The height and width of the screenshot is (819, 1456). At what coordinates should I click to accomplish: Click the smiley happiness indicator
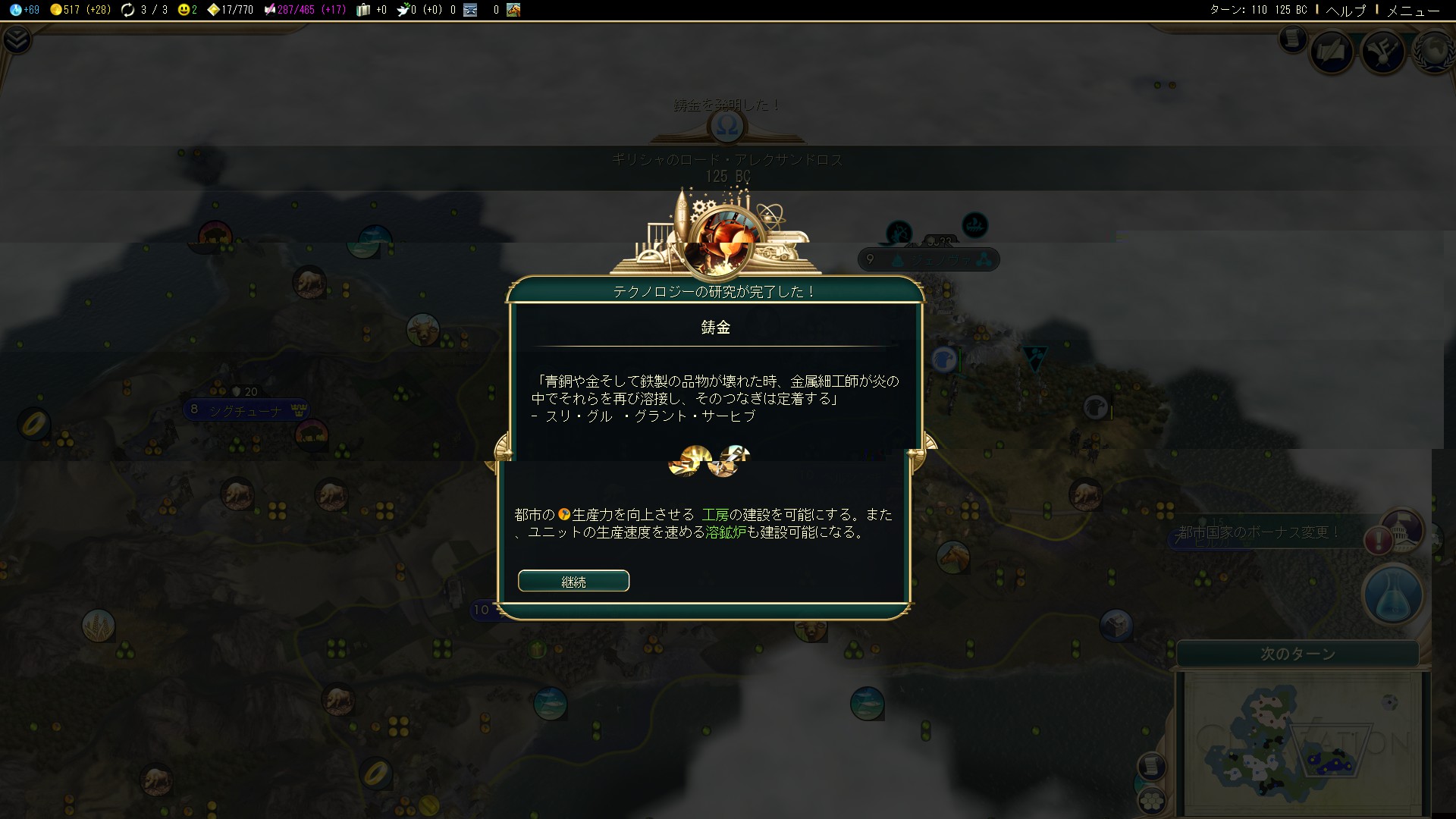click(187, 10)
